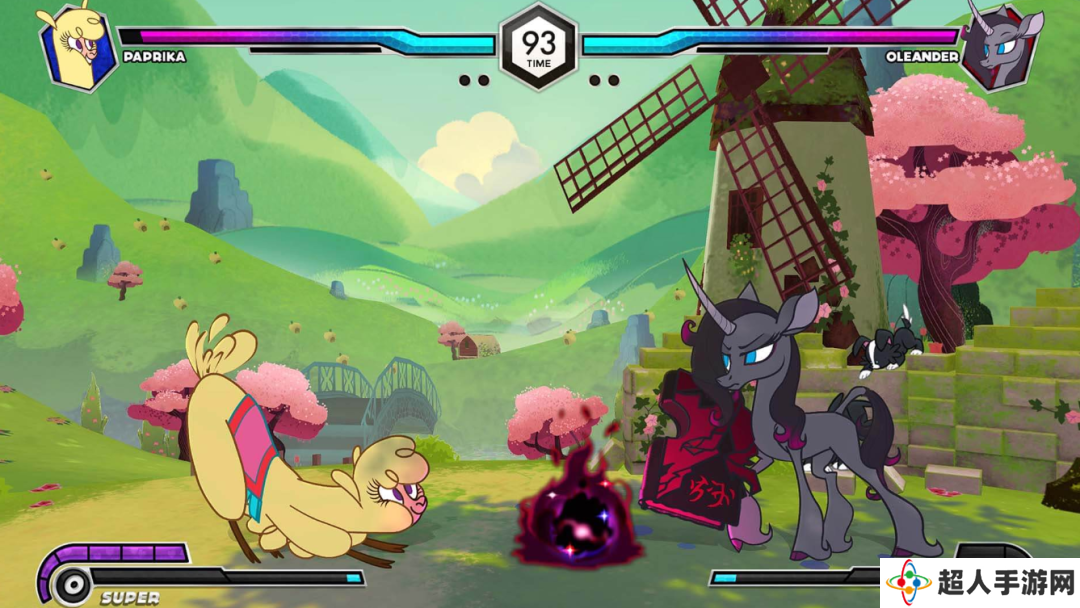The height and width of the screenshot is (608, 1080).
Task: Click Paprika's character portrait
Action: (x=77, y=46)
